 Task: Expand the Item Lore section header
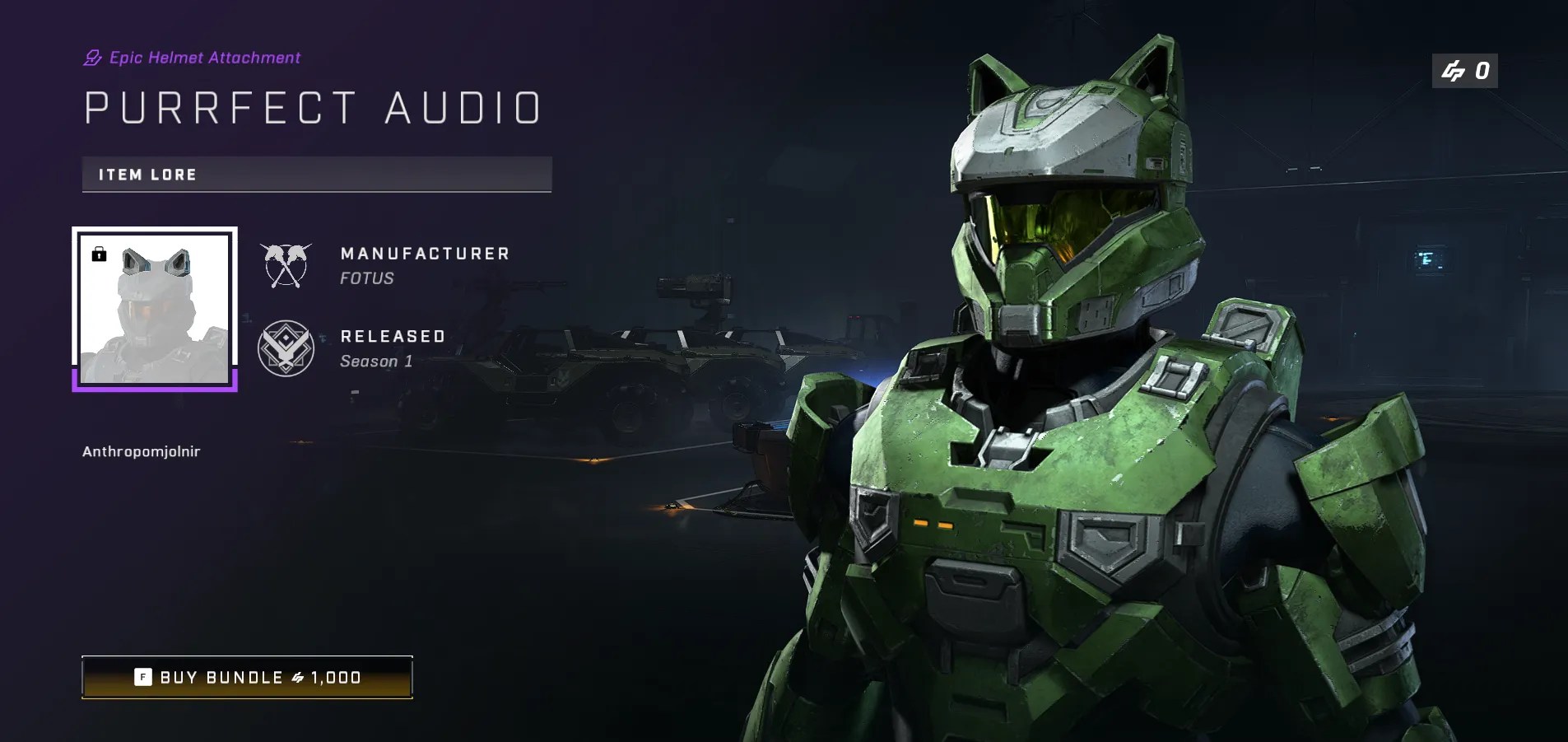[316, 174]
